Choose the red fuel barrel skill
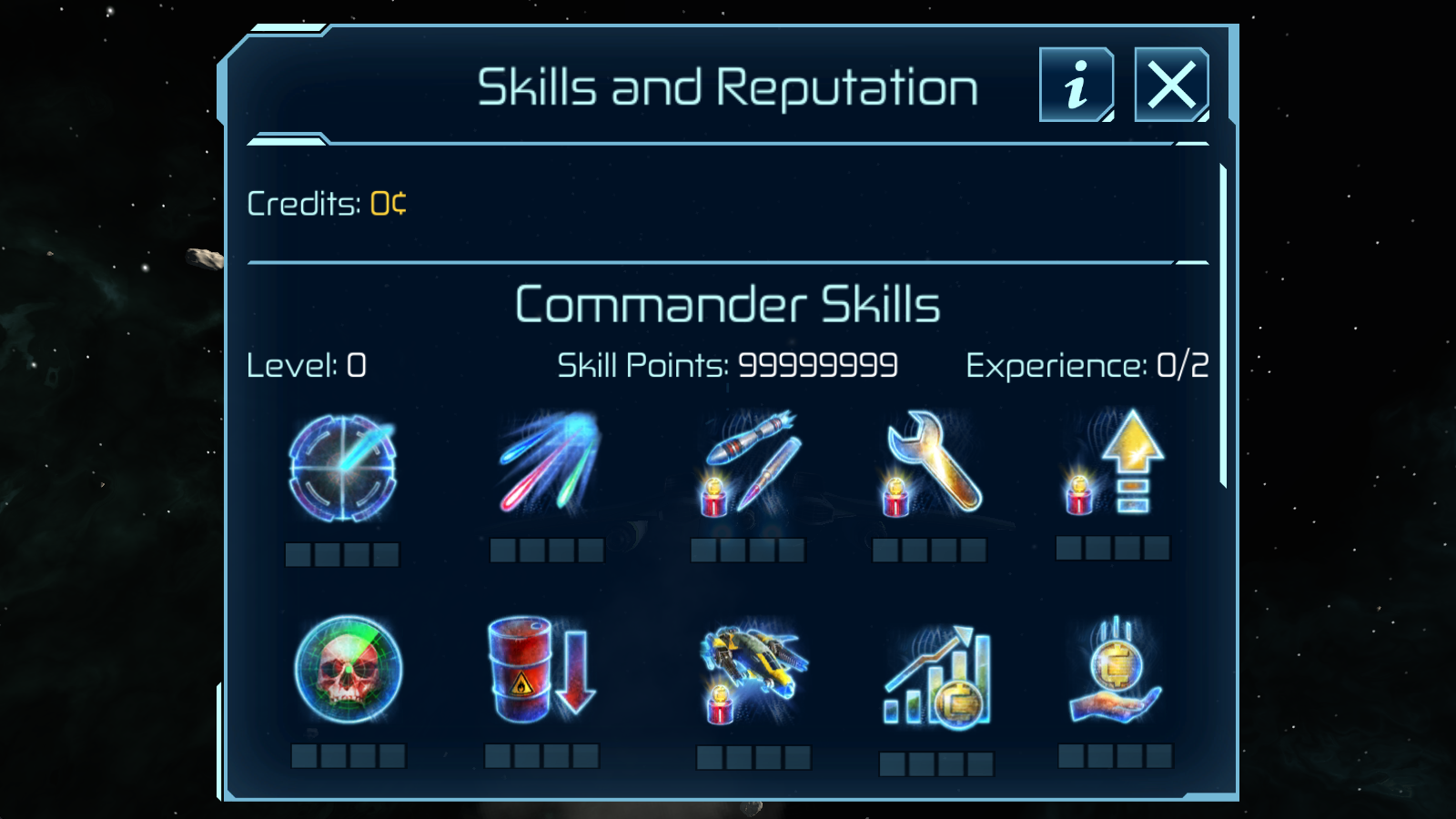Viewport: 1456px width, 819px height. click(x=541, y=670)
